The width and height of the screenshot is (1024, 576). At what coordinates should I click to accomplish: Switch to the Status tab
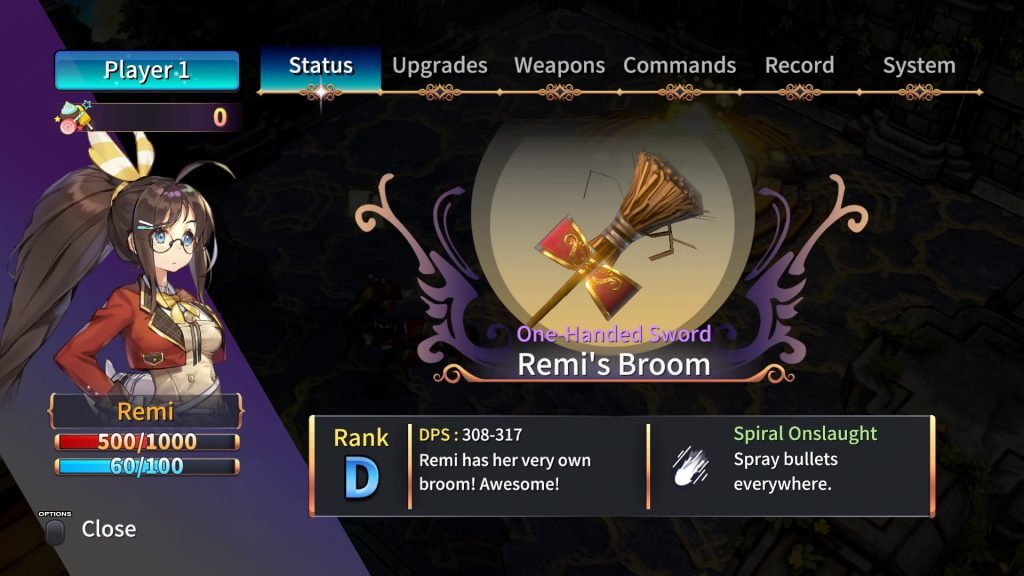pyautogui.click(x=321, y=66)
